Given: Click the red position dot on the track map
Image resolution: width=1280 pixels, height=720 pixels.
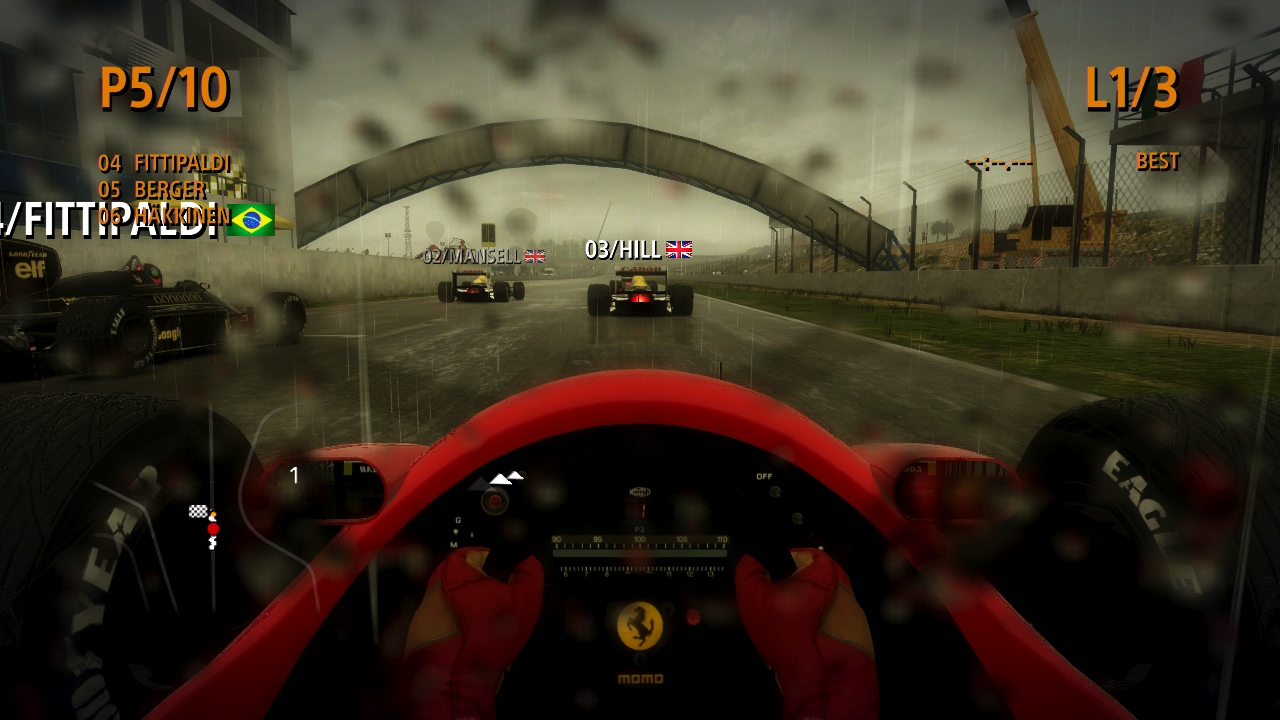Looking at the screenshot, I should coord(211,527).
